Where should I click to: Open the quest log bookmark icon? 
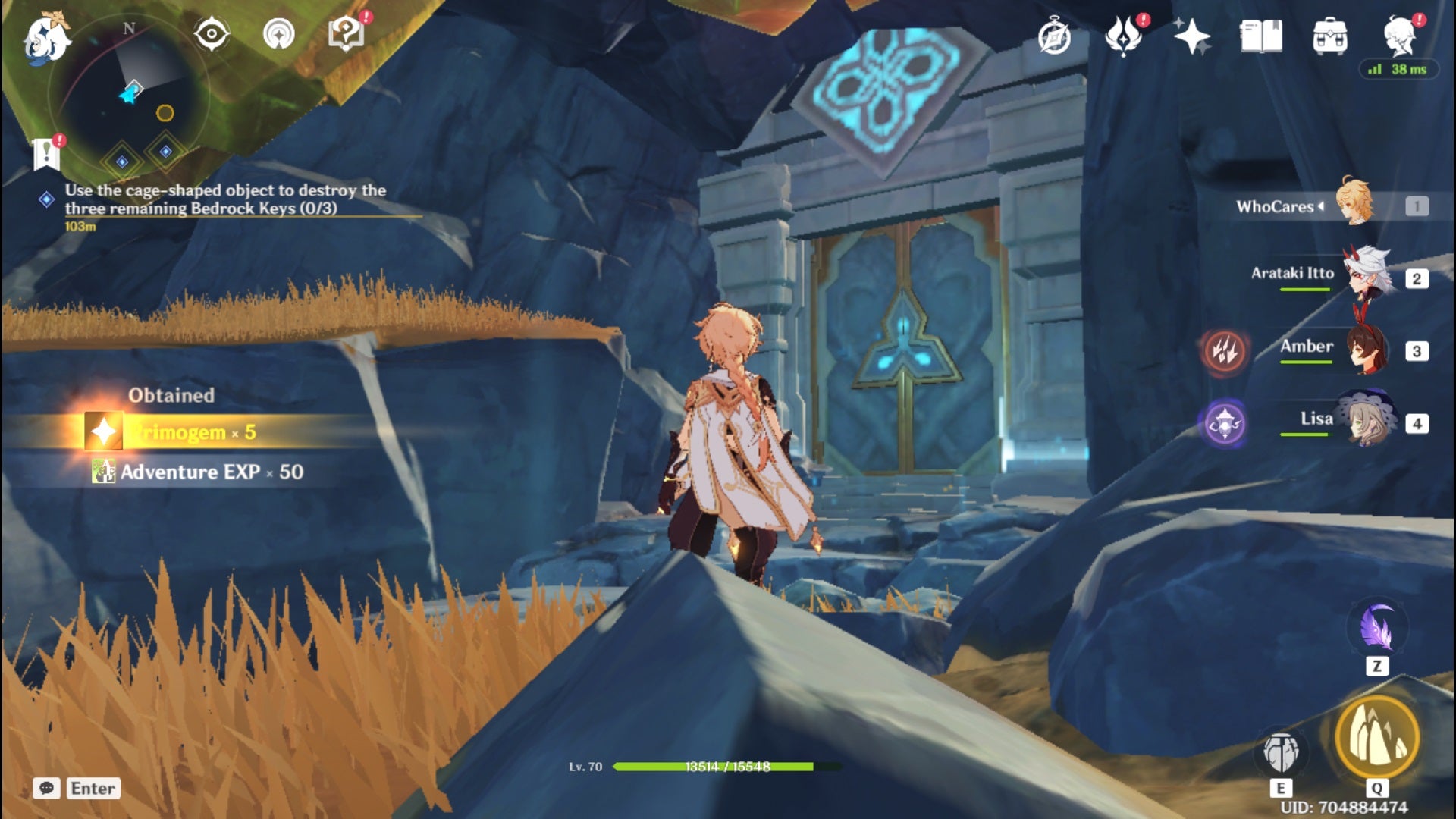click(x=47, y=154)
